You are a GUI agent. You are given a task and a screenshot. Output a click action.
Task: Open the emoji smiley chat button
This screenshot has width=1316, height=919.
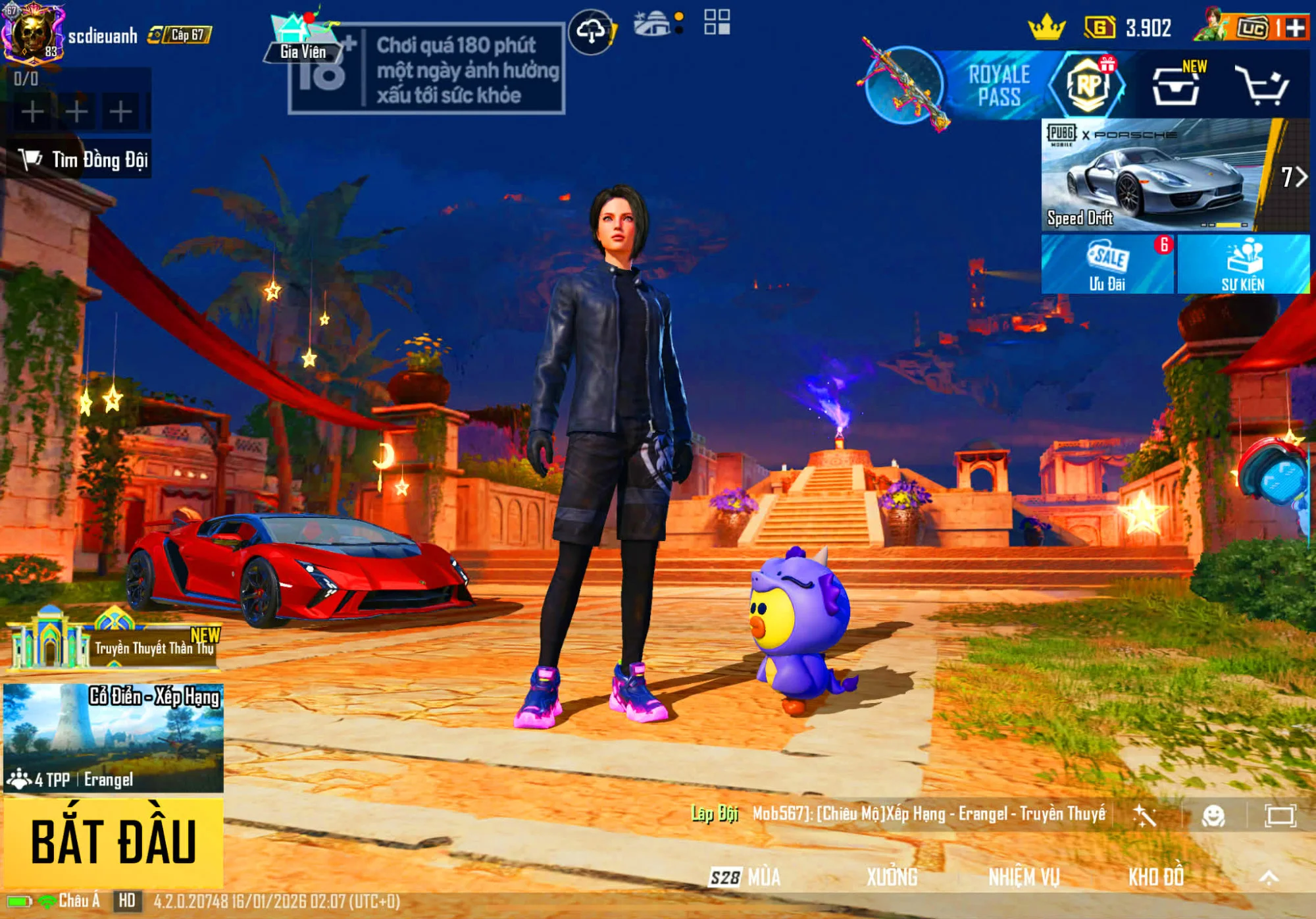pos(1213,816)
